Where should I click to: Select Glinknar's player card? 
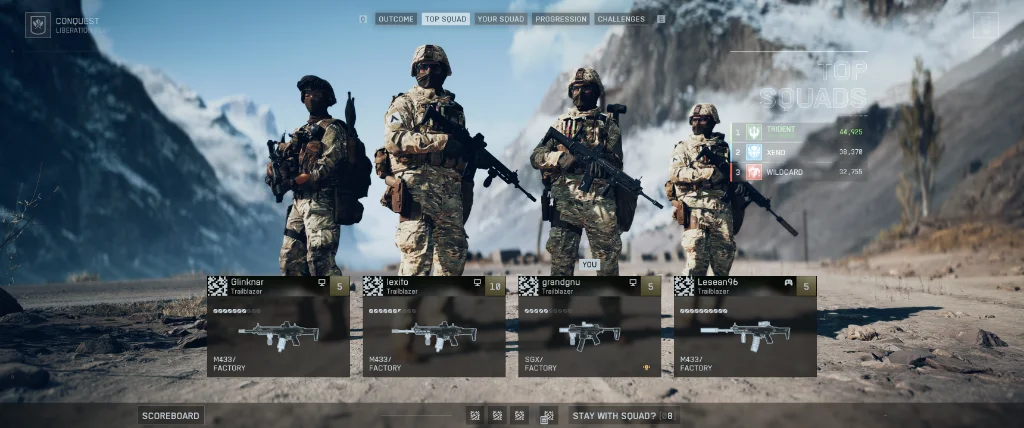coord(278,326)
